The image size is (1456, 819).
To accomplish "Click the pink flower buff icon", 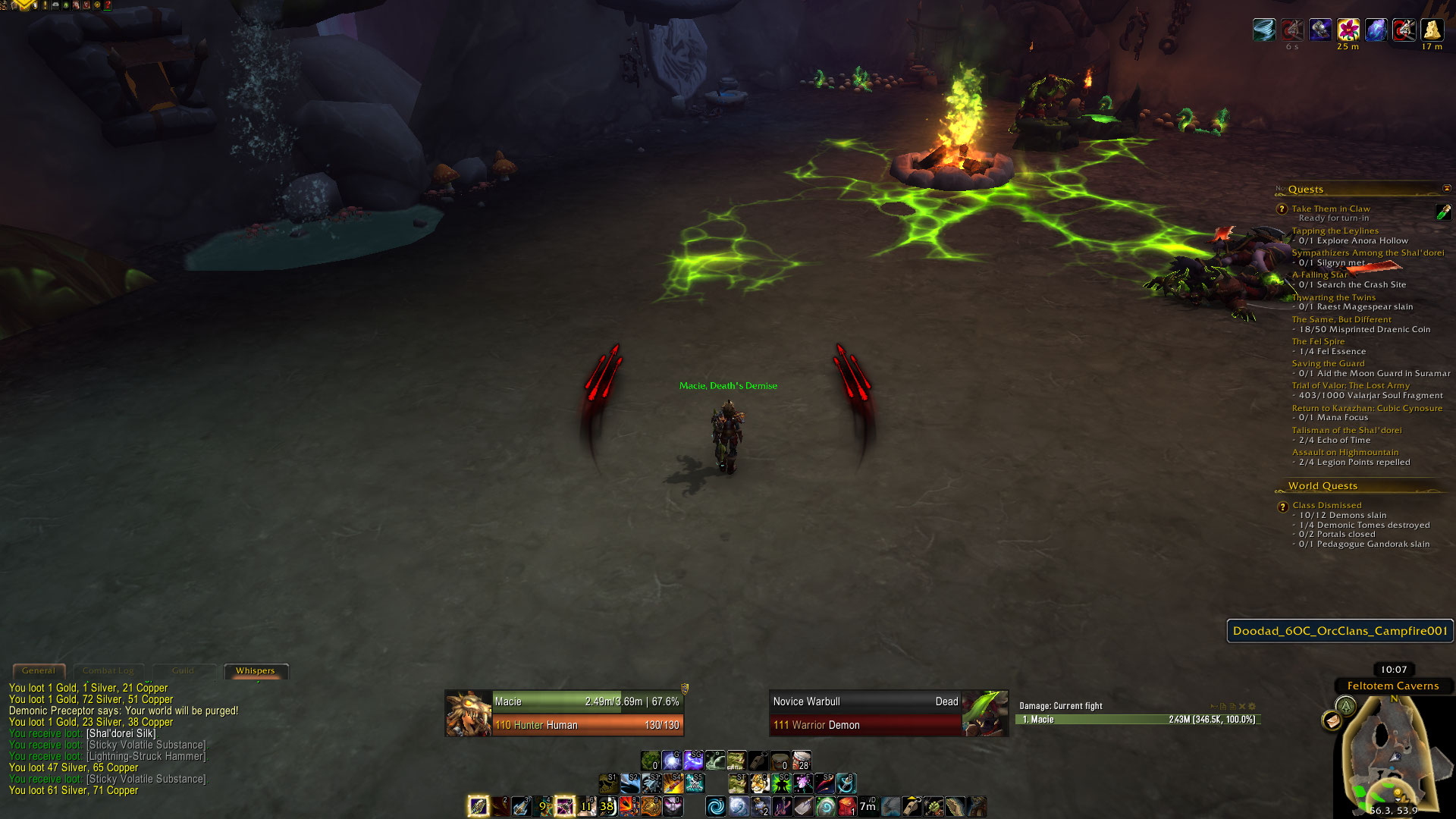I will click(x=1348, y=30).
